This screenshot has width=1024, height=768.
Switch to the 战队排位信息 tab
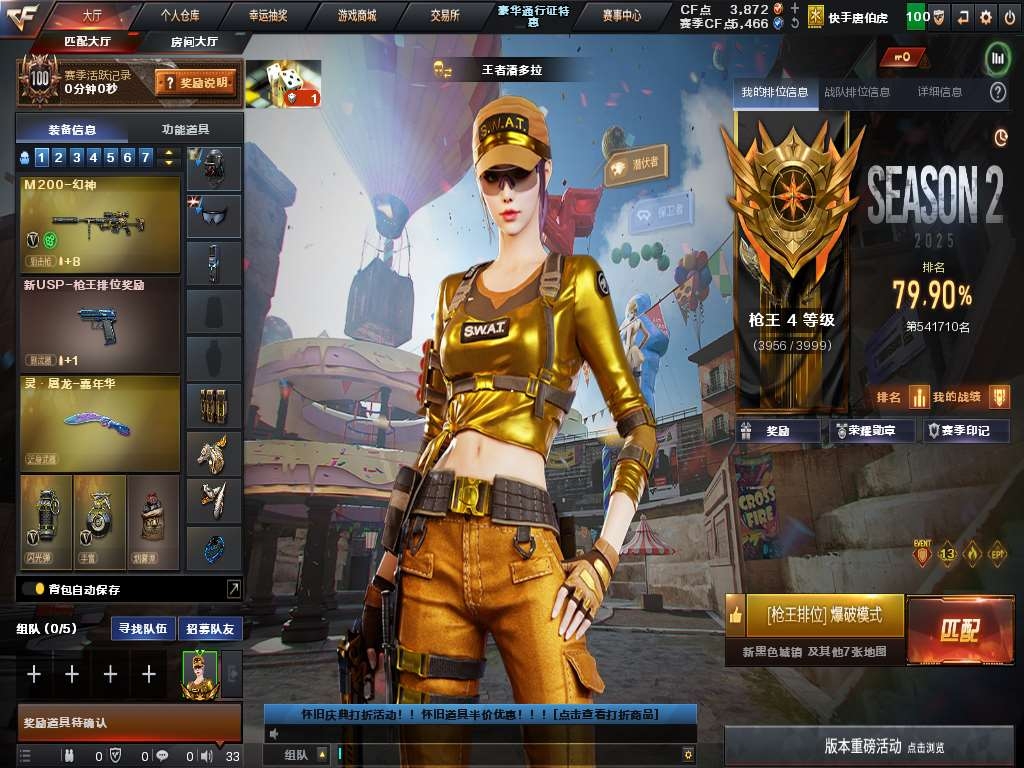click(856, 92)
